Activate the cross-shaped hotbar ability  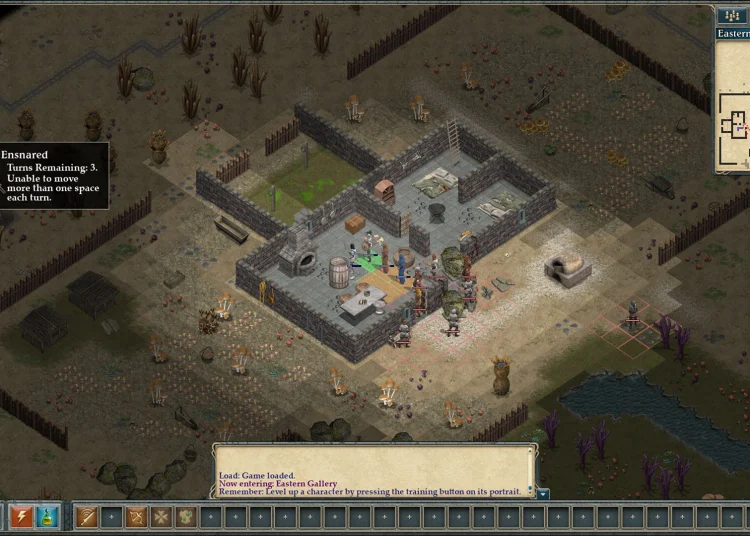pyautogui.click(x=161, y=516)
